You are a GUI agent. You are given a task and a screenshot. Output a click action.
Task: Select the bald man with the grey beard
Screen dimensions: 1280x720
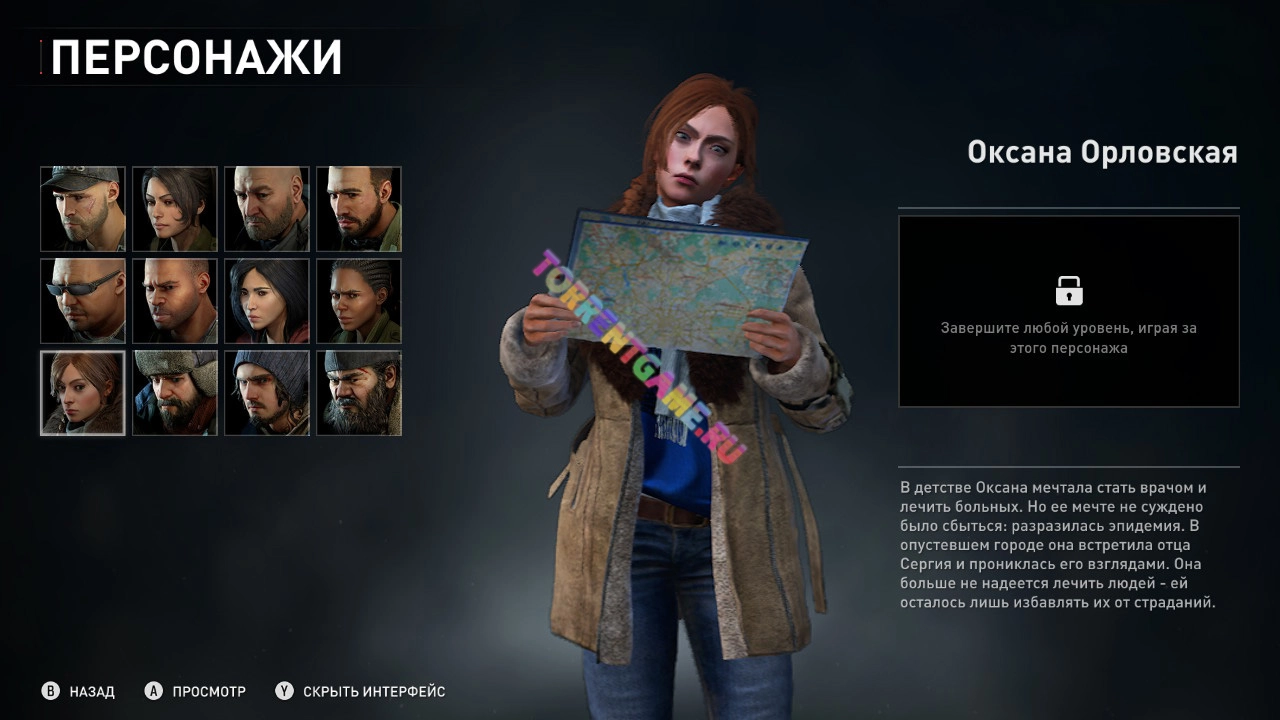click(267, 209)
